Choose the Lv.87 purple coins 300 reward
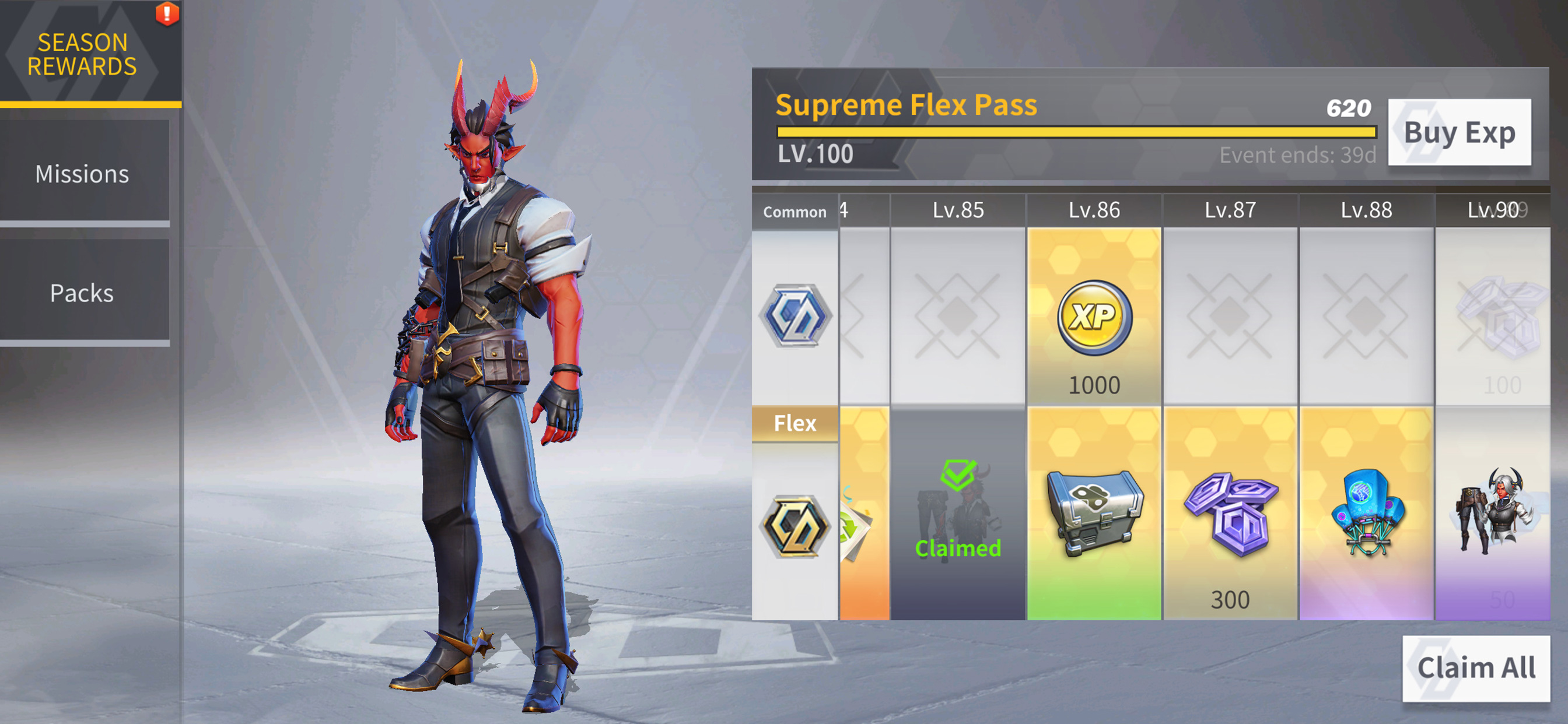 tap(1230, 514)
